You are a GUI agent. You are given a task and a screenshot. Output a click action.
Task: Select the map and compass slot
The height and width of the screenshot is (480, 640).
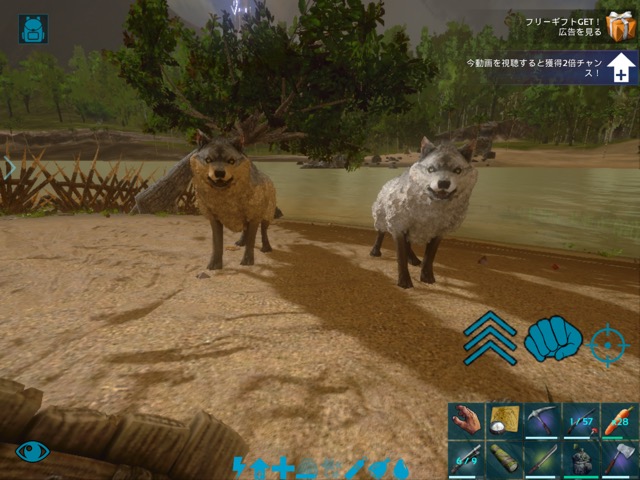[505, 421]
